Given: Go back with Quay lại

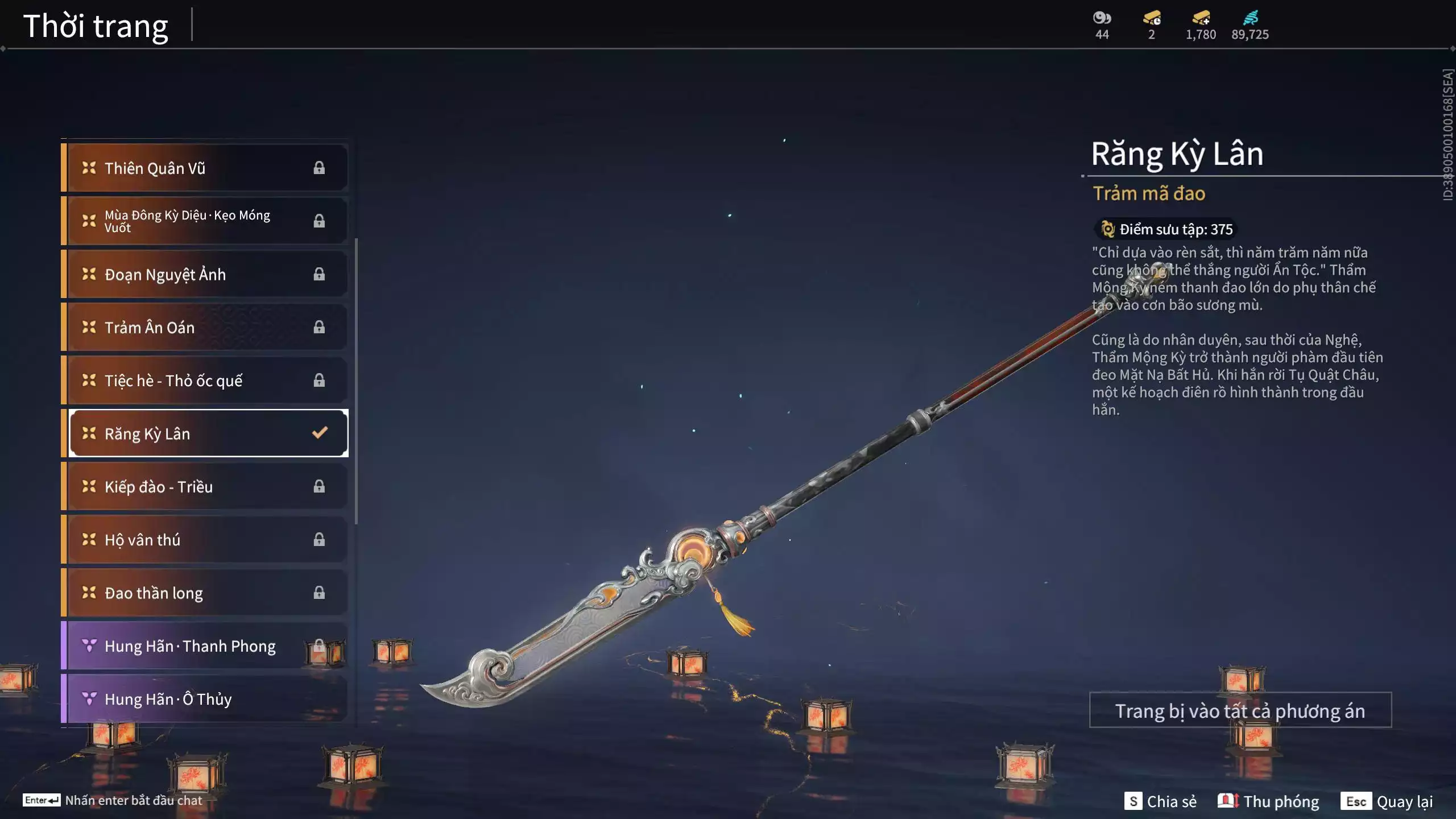Looking at the screenshot, I should [x=1387, y=801].
